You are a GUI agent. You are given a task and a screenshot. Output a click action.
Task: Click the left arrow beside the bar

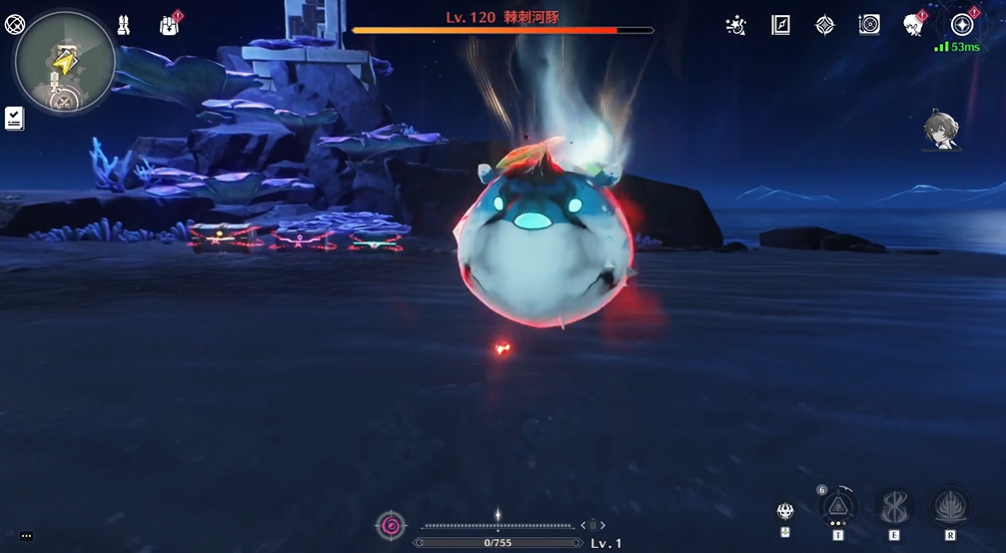583,525
